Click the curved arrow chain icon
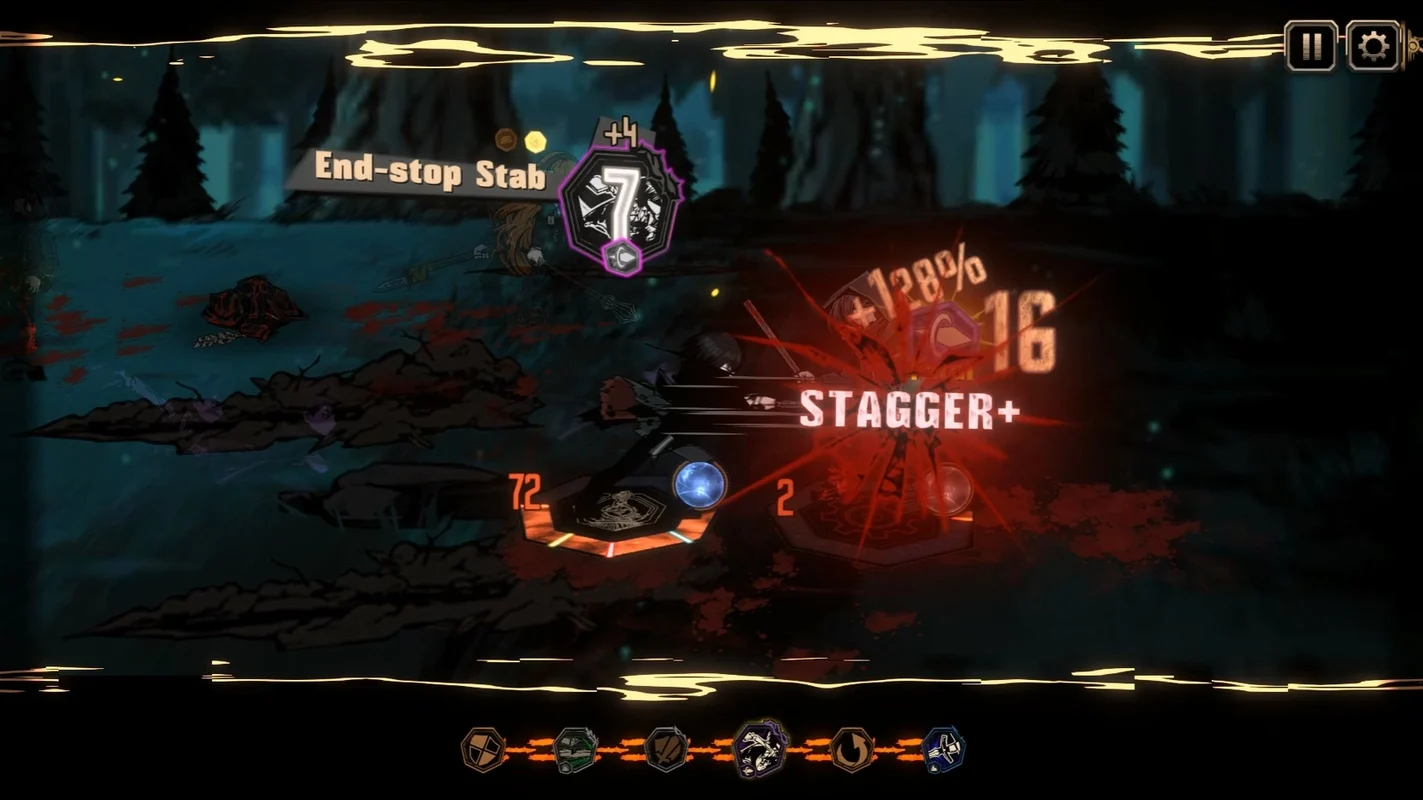The height and width of the screenshot is (800, 1423). click(x=852, y=749)
